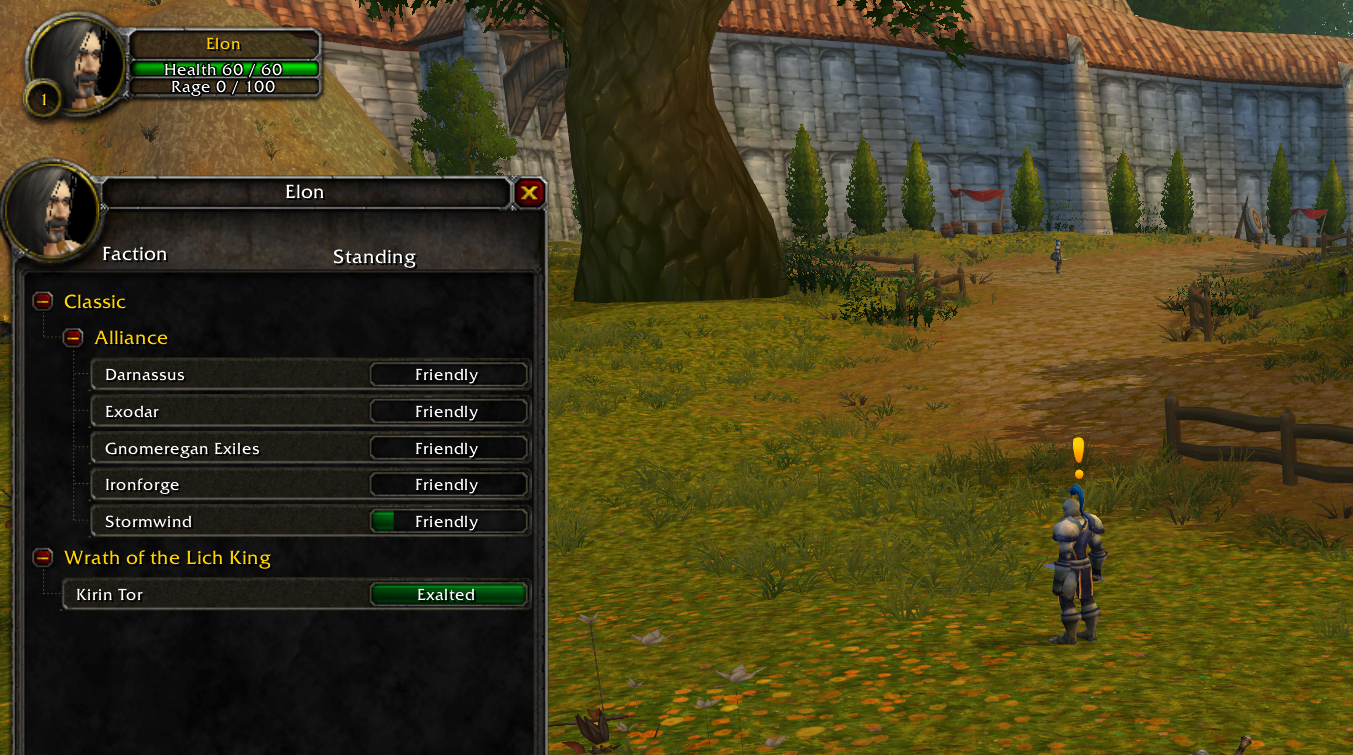Viewport: 1353px width, 755px height.
Task: Collapse the Alliance faction group
Action: pos(73,338)
